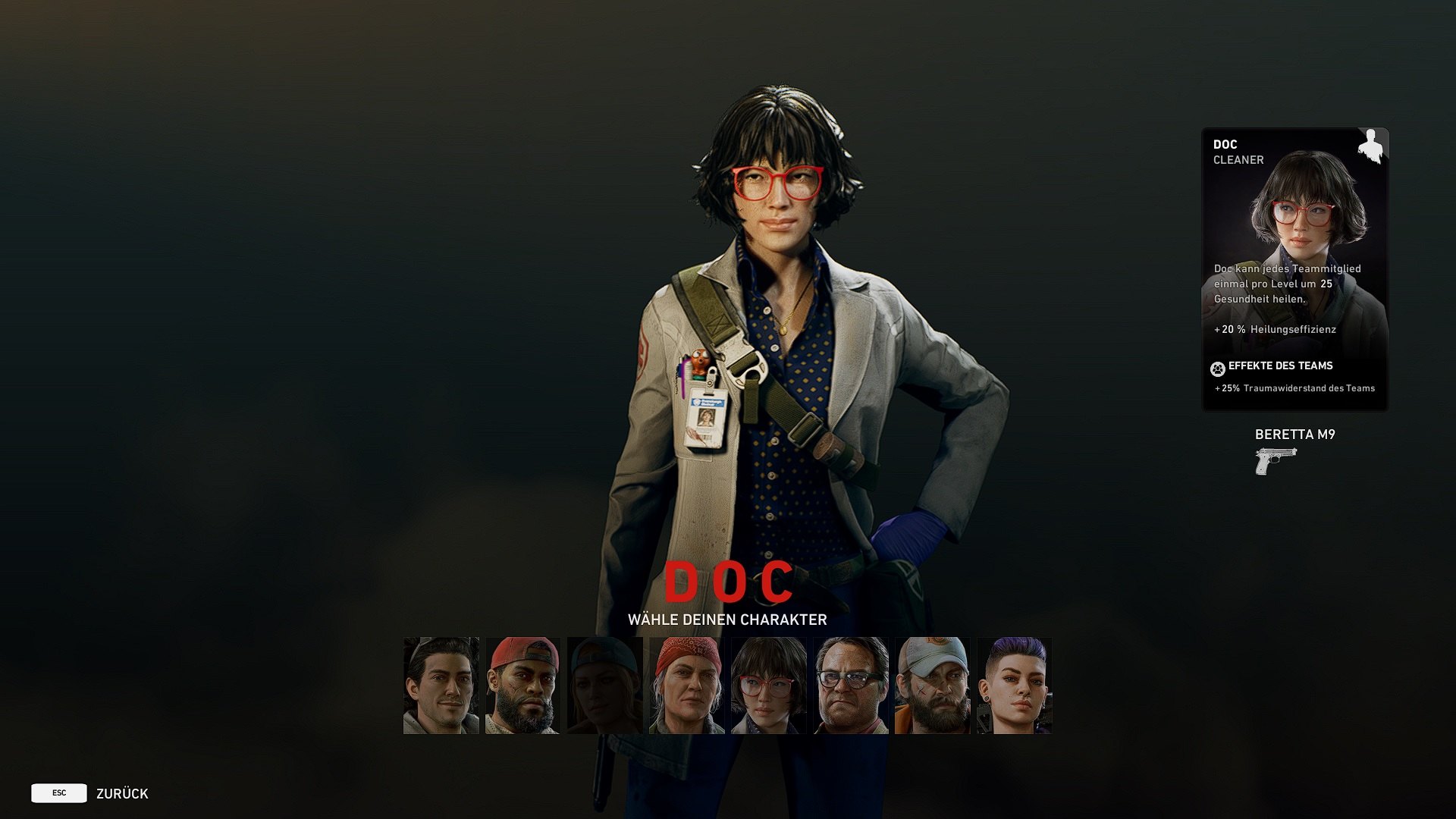
Task: Choose Doc's portrait with red glasses
Action: point(768,686)
